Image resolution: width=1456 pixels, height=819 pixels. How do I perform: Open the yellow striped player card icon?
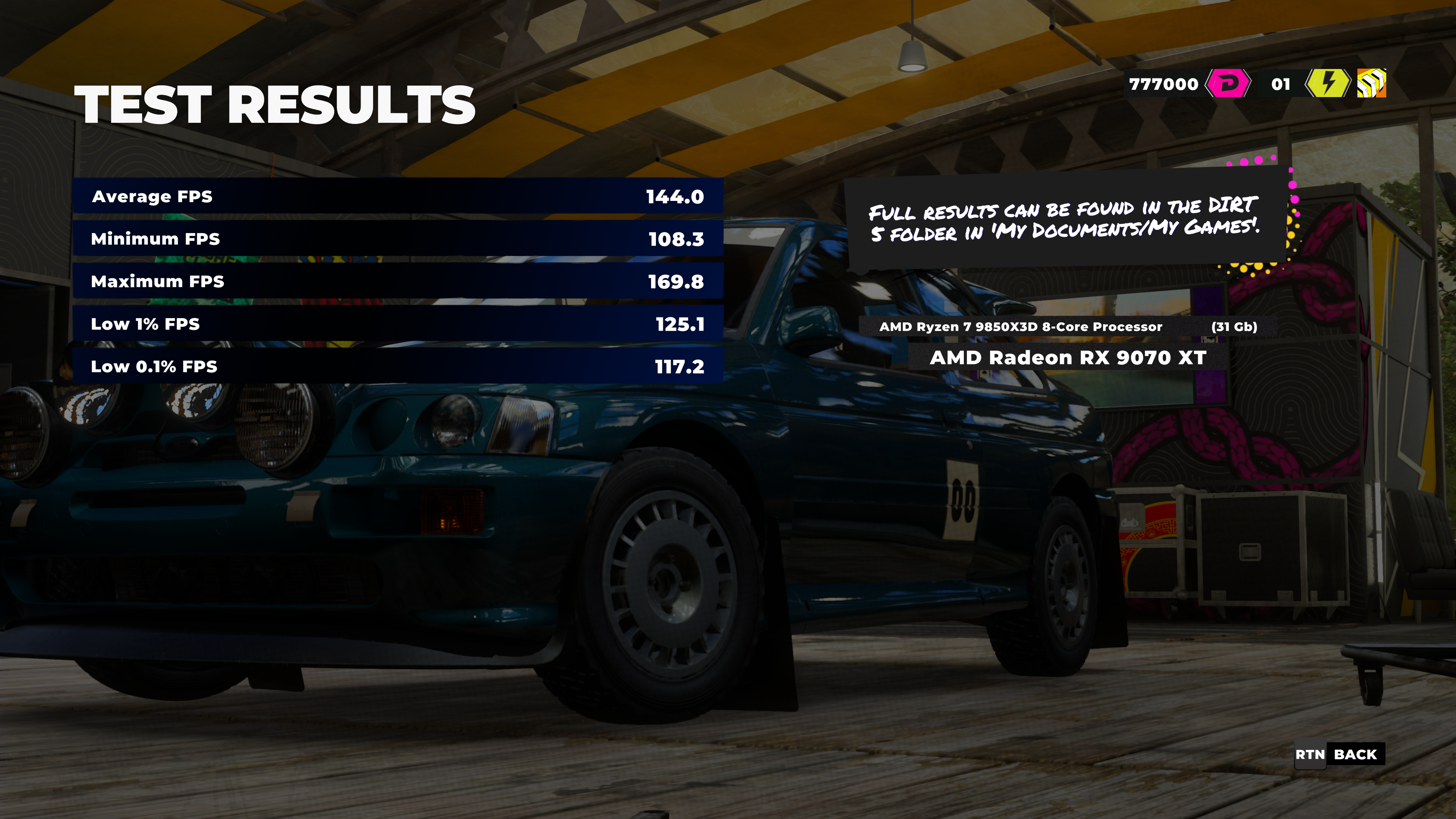(1371, 84)
